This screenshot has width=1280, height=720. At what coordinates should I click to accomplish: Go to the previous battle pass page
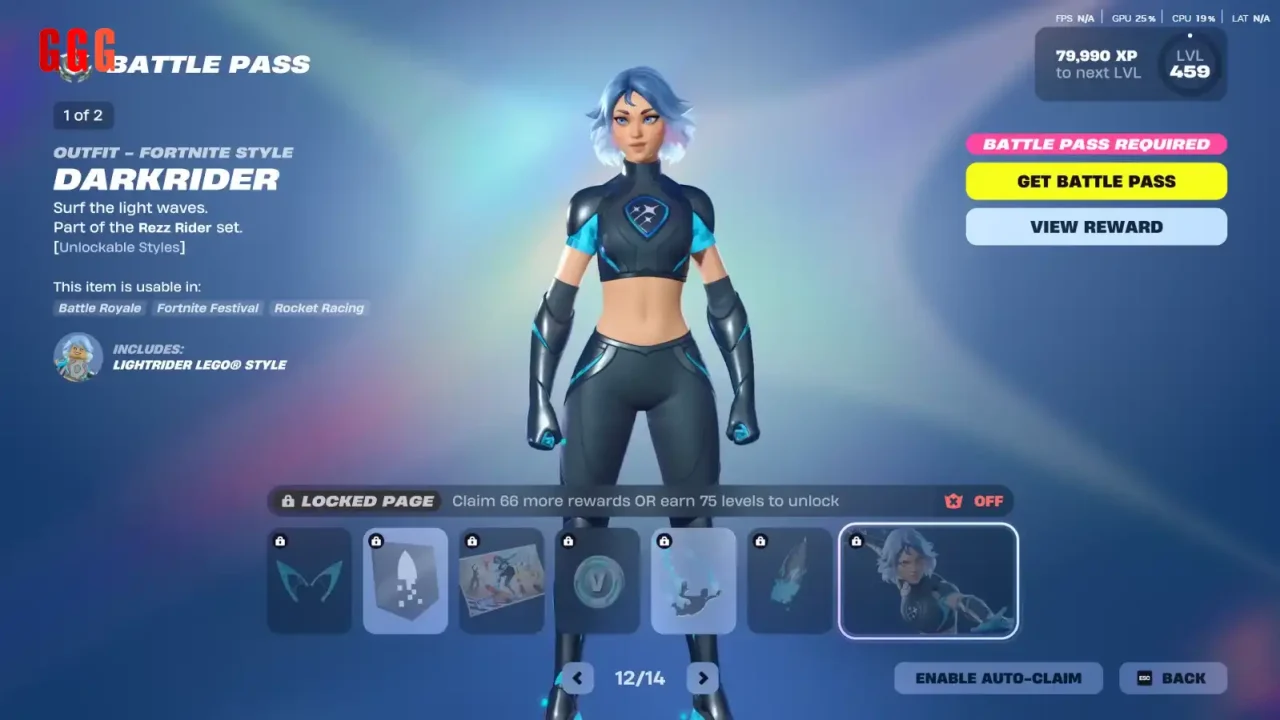click(577, 678)
